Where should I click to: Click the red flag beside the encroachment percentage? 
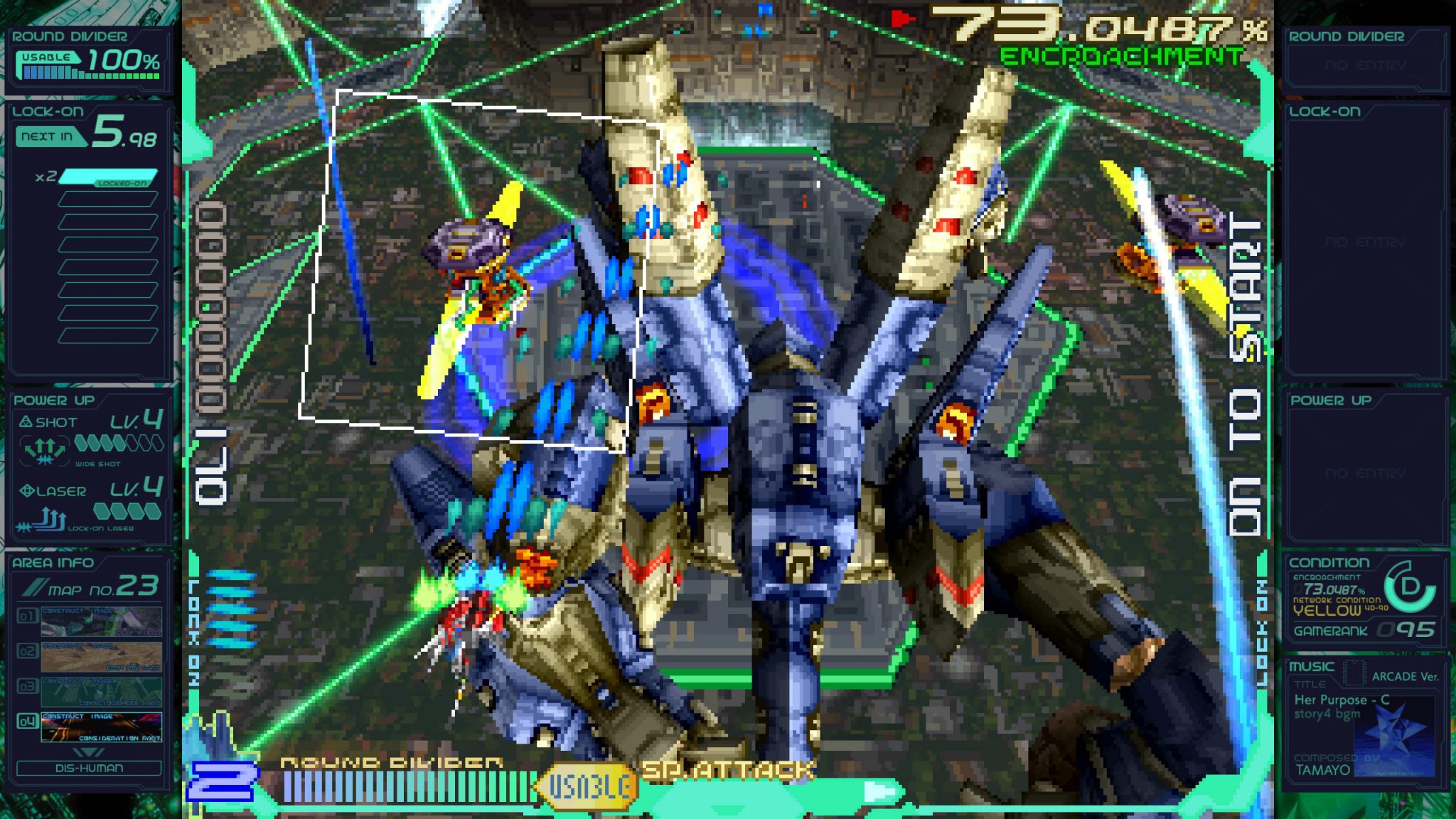point(900,21)
